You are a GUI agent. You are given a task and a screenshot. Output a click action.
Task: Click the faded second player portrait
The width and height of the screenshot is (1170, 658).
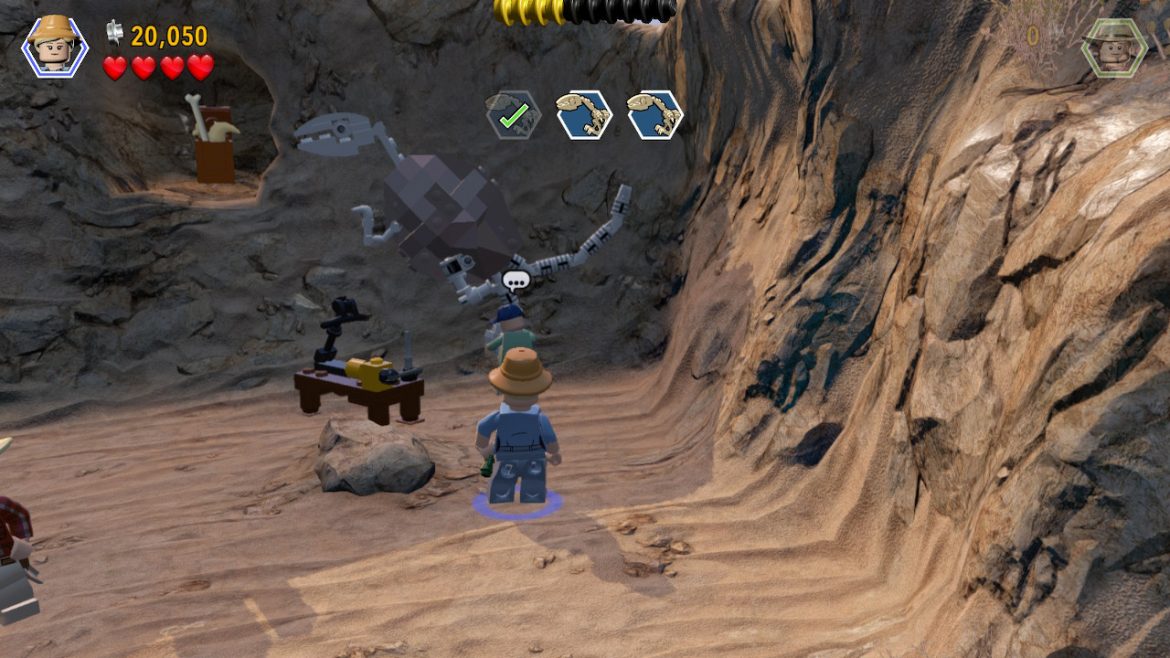click(x=1113, y=46)
